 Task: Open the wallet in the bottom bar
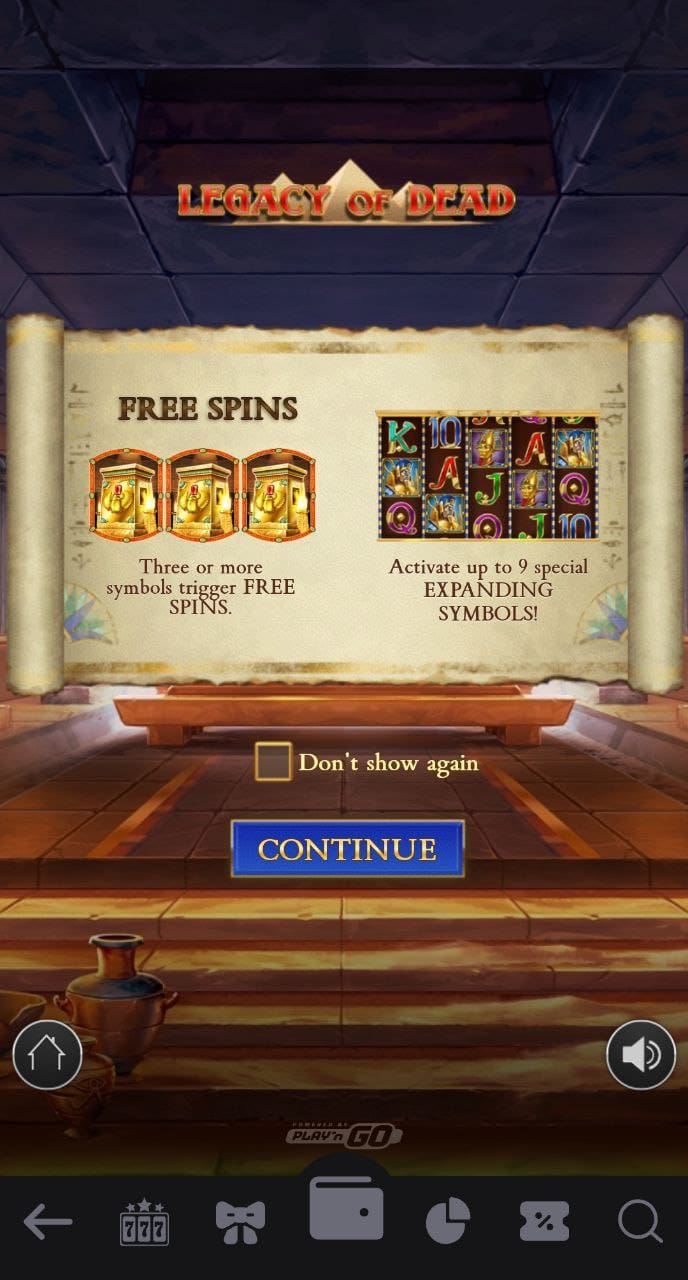[346, 1209]
